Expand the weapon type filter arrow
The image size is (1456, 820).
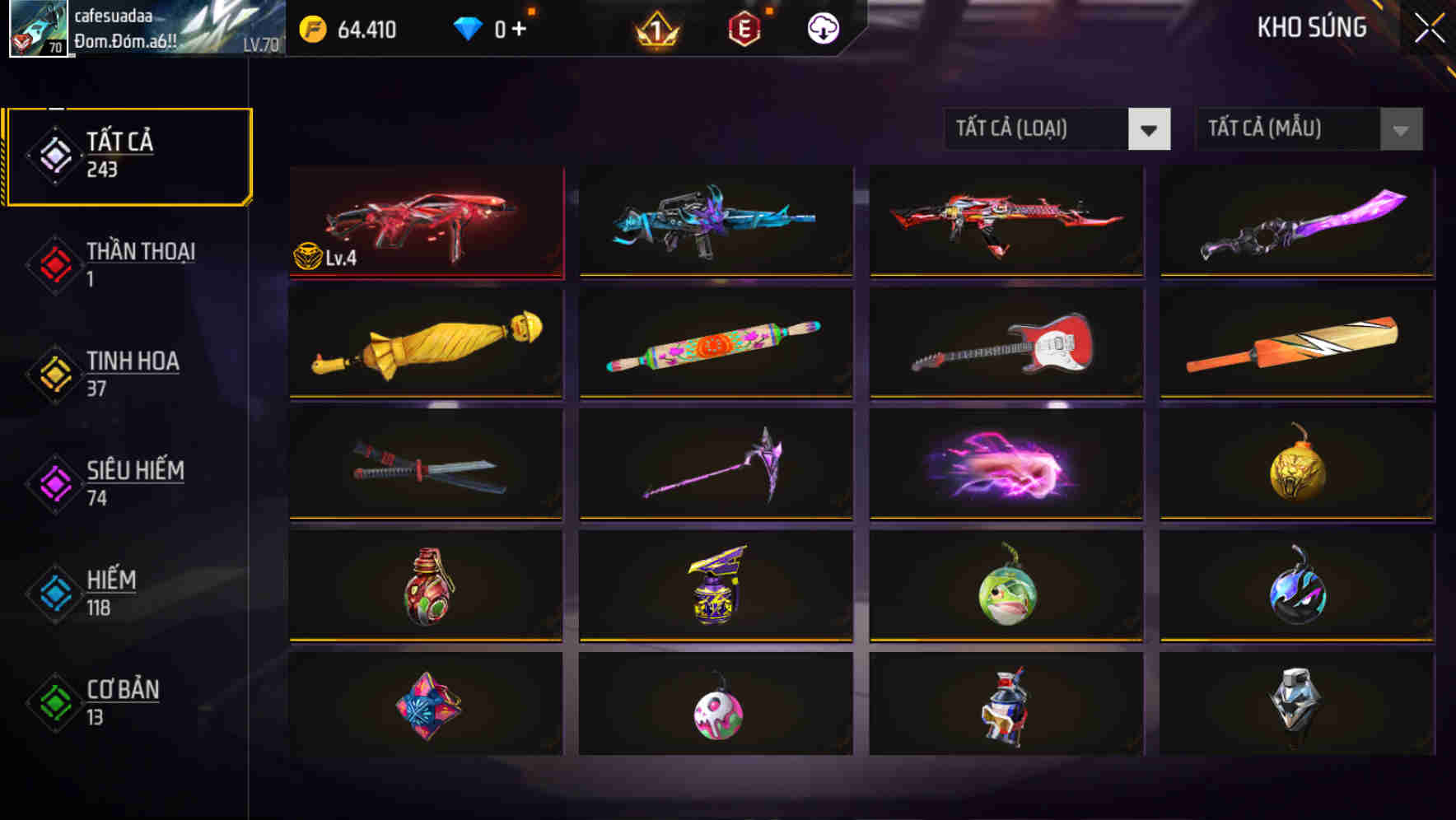[1150, 129]
